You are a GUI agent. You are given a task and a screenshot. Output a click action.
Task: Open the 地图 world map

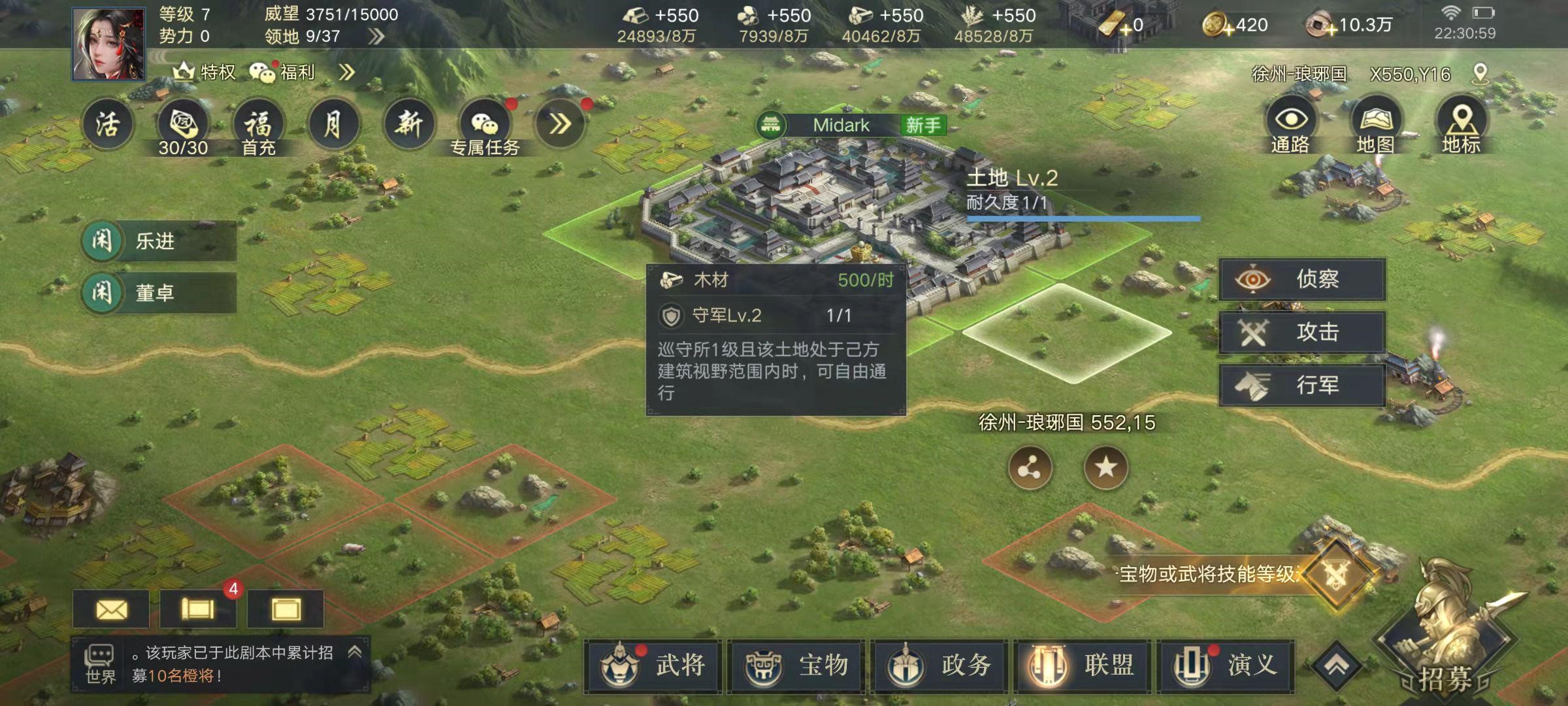coord(1376,124)
